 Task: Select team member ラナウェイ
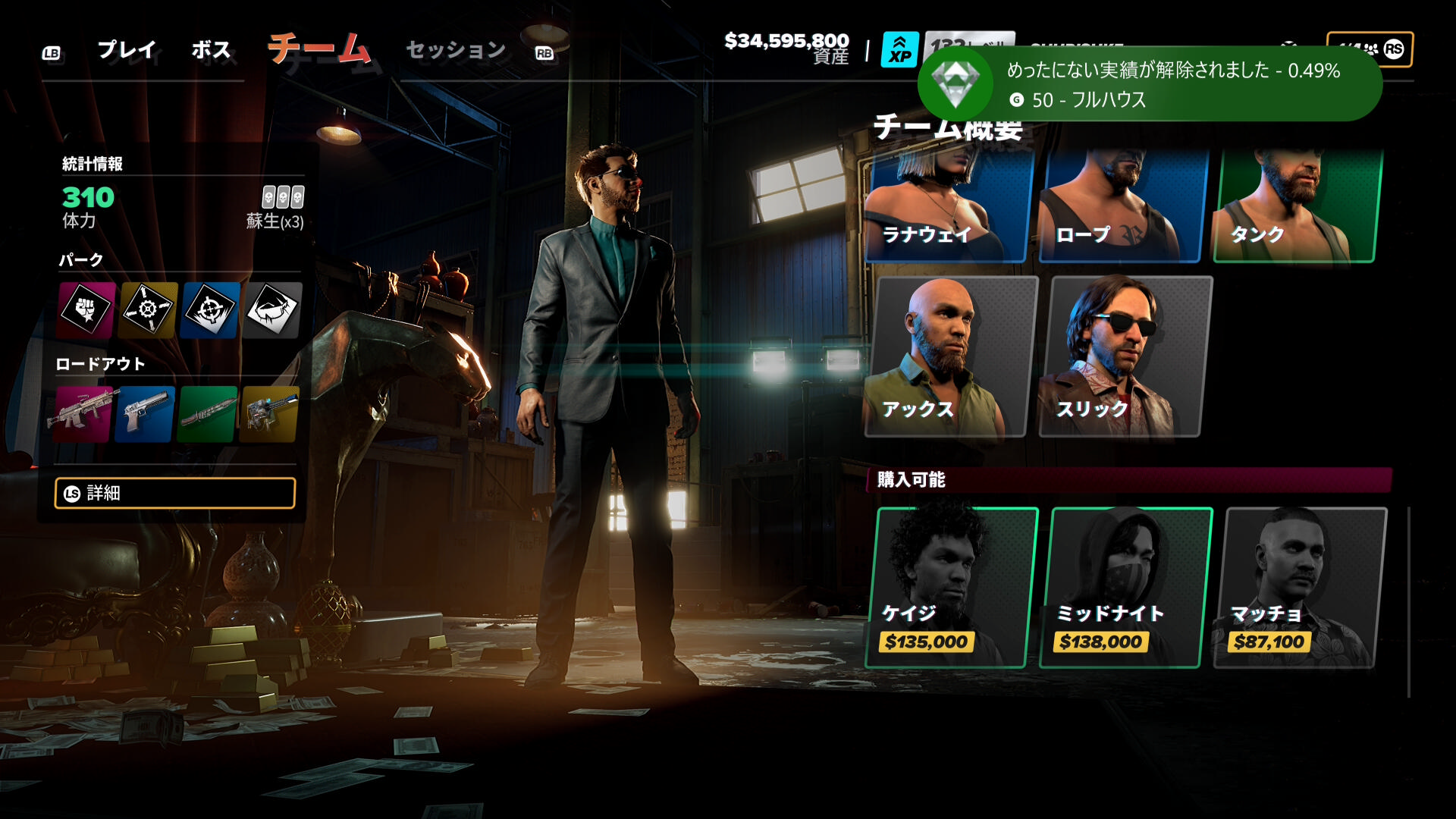click(x=948, y=206)
